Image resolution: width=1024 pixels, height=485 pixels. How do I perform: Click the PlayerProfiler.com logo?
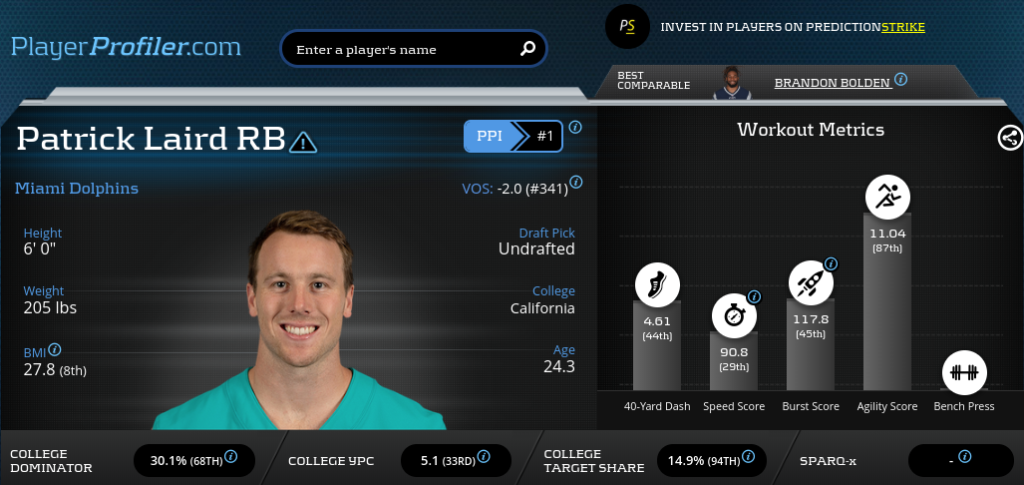(x=126, y=46)
